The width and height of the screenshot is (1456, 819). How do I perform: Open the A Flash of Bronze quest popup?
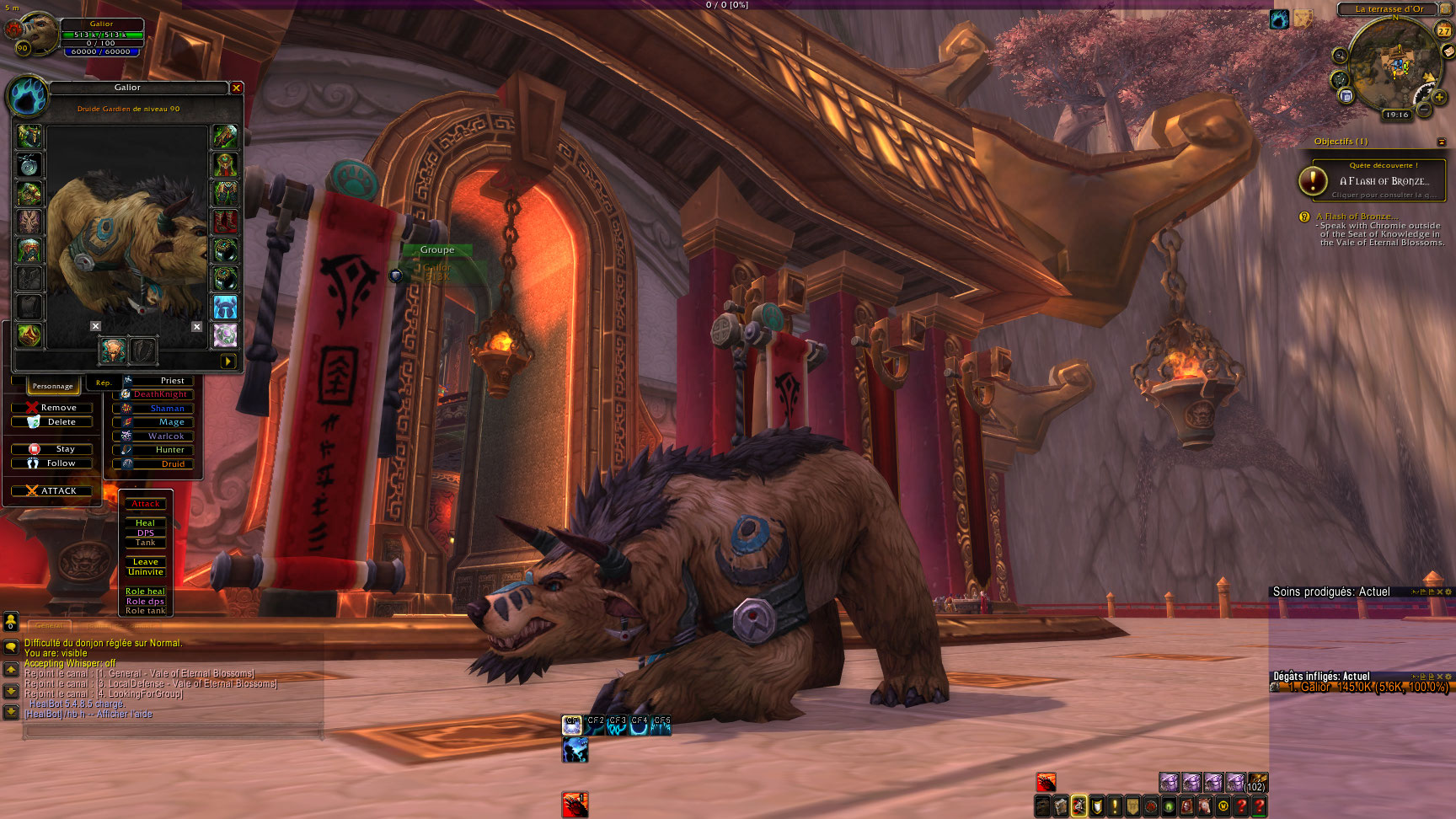click(x=1378, y=180)
